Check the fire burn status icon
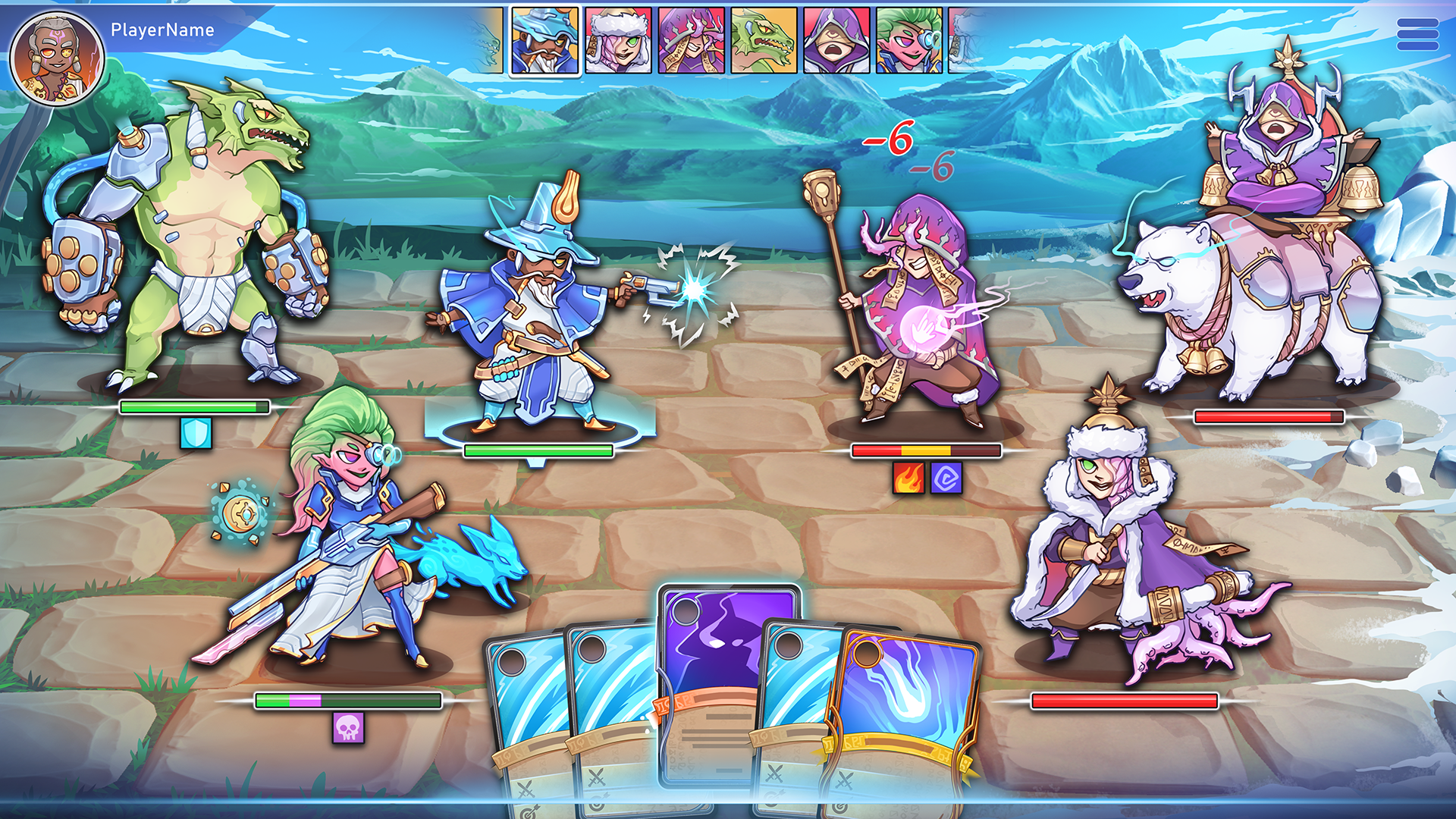The width and height of the screenshot is (1456, 819). pos(908,479)
